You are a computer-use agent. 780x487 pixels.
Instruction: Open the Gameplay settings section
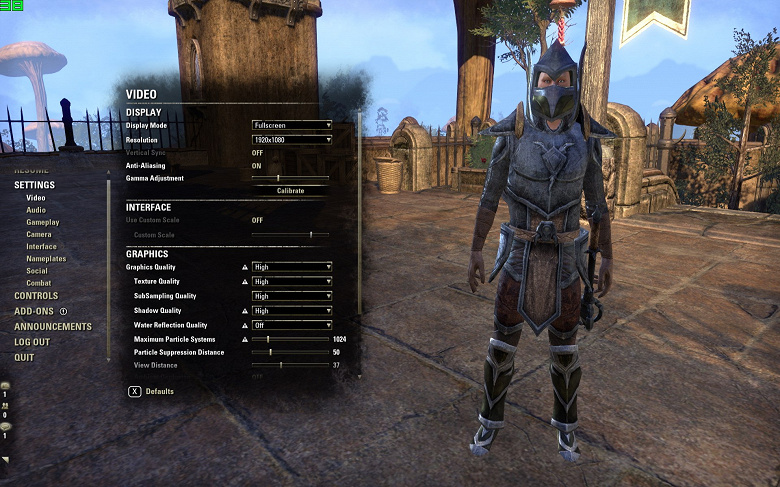[43, 222]
